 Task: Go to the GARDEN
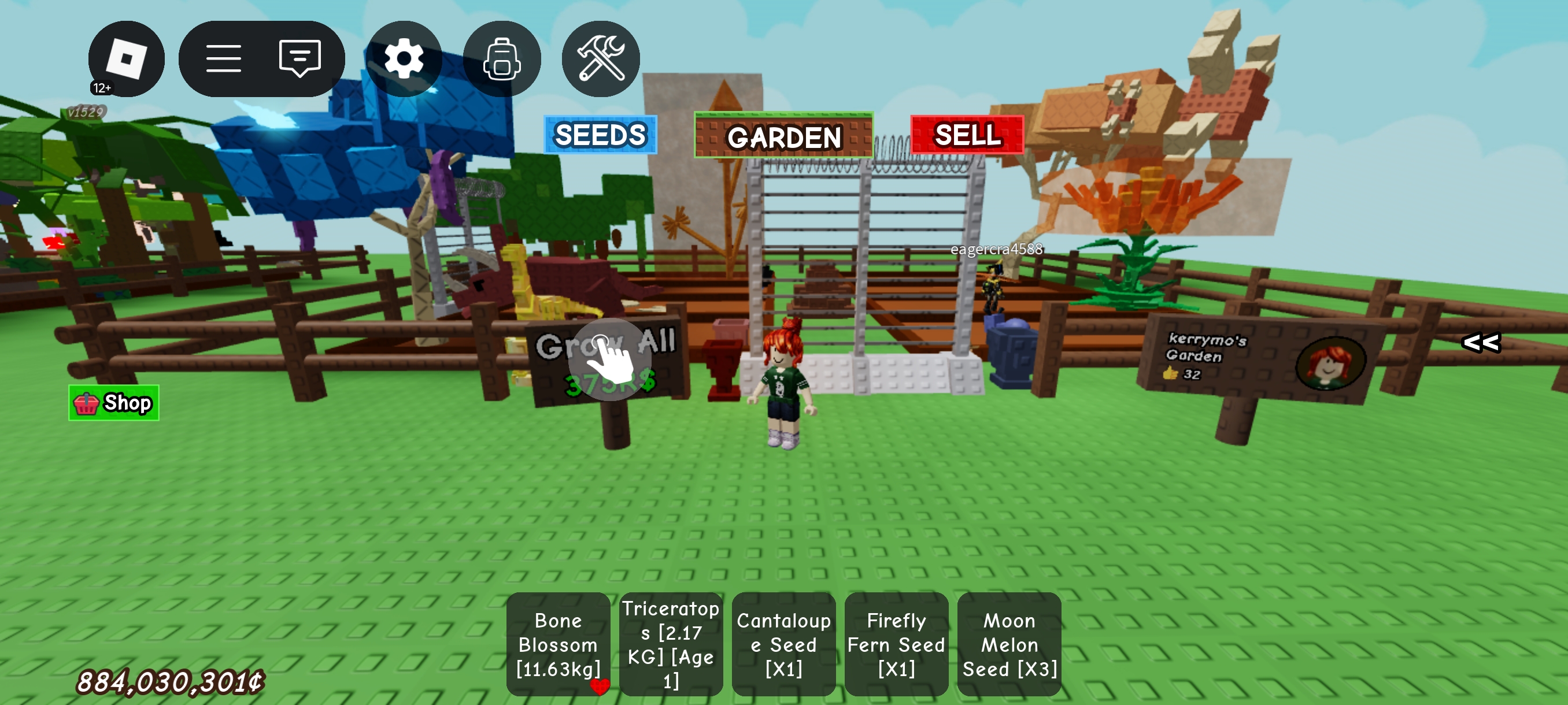(x=783, y=136)
